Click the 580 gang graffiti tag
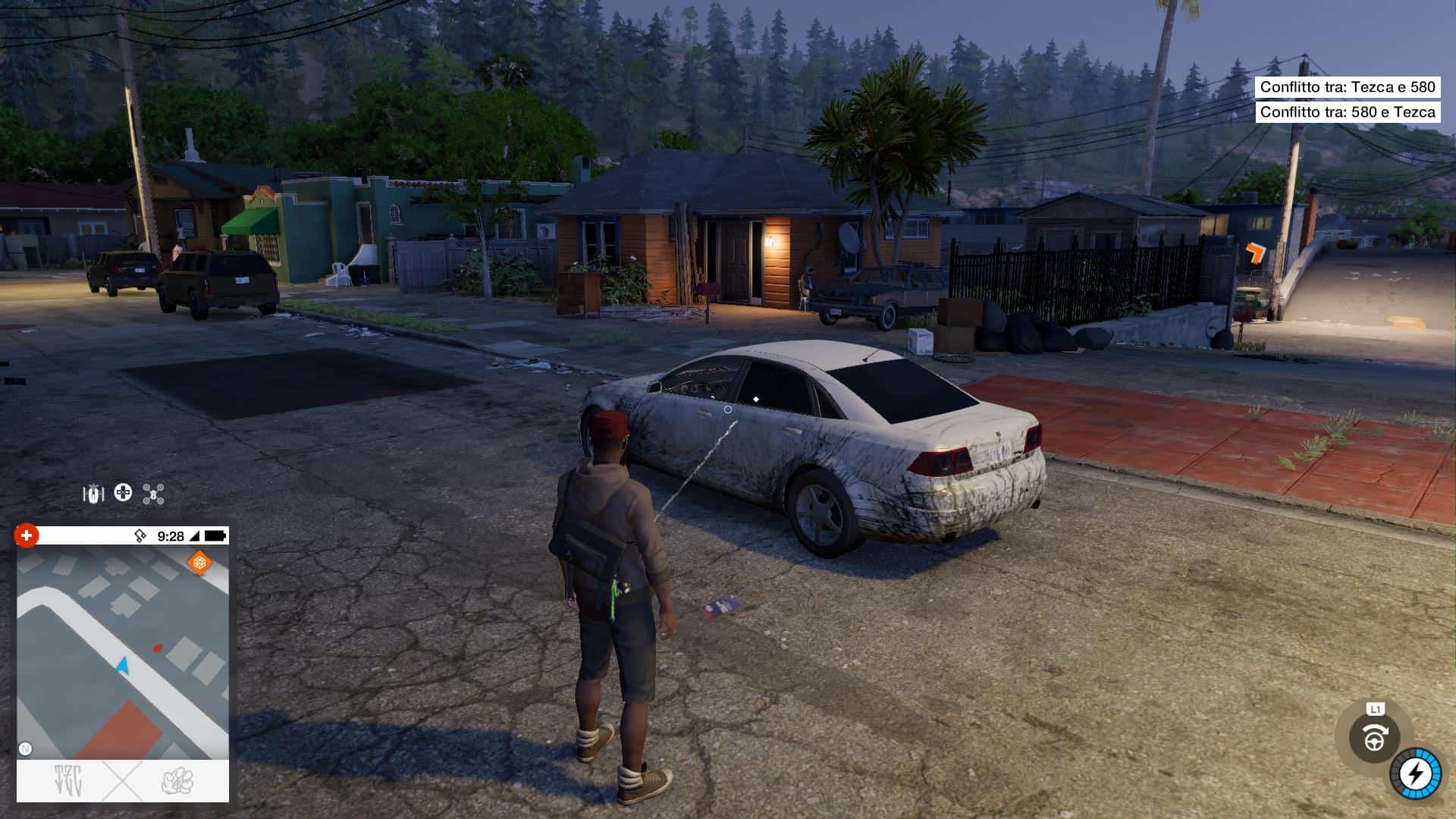 (x=177, y=781)
